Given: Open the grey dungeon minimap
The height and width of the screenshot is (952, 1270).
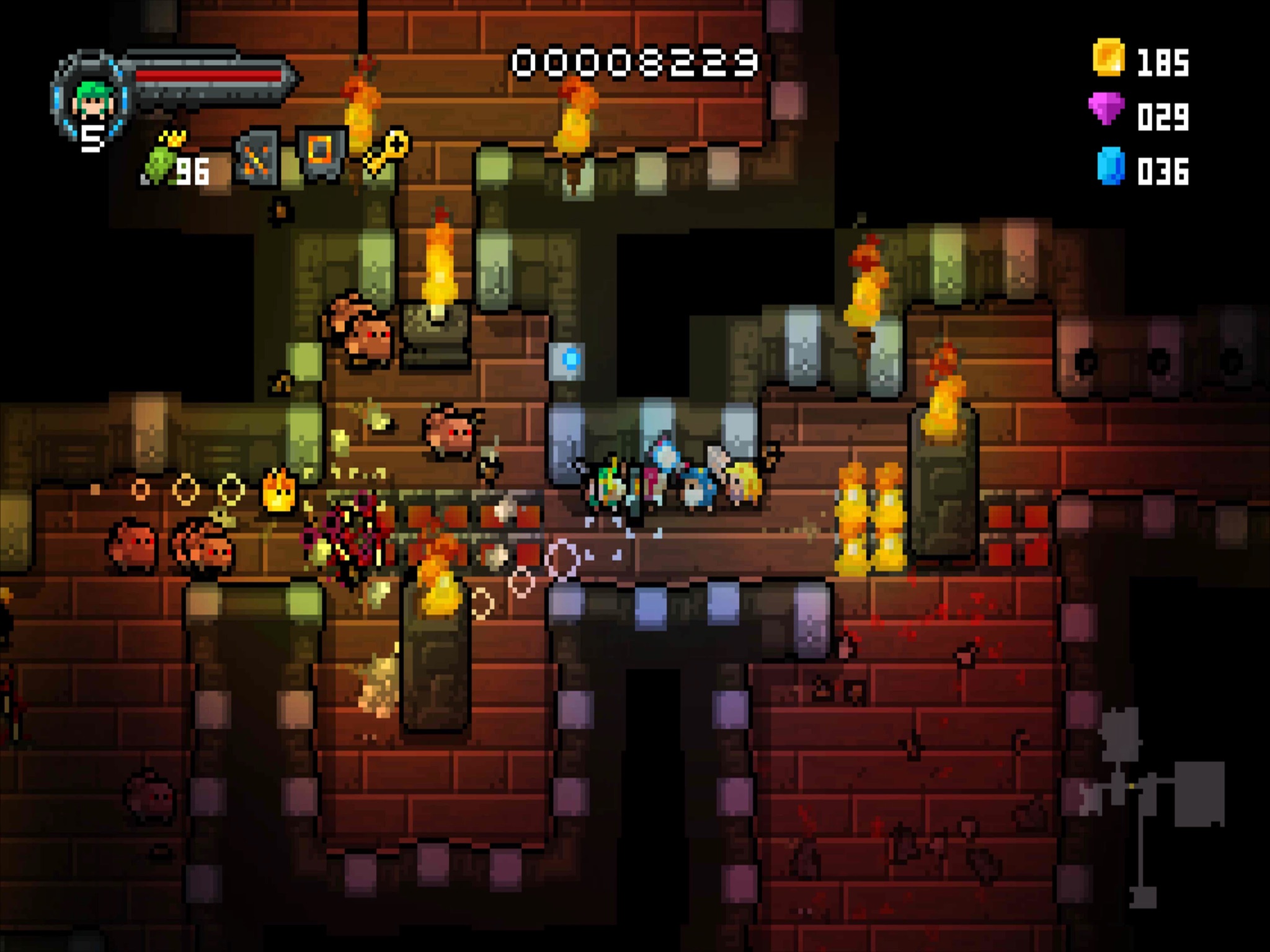Looking at the screenshot, I should [x=1152, y=806].
